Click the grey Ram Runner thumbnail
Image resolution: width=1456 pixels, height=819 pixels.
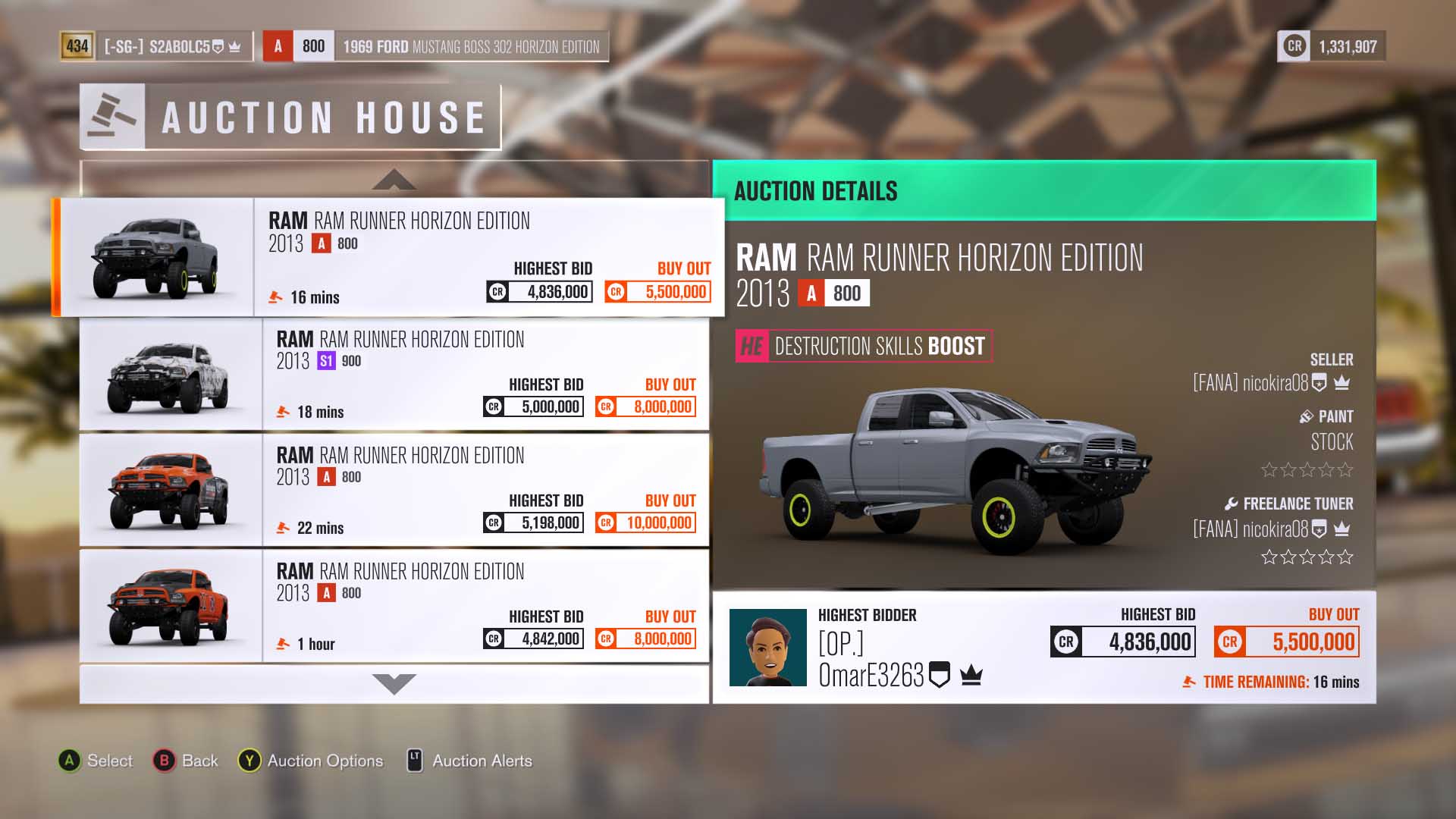(x=156, y=257)
